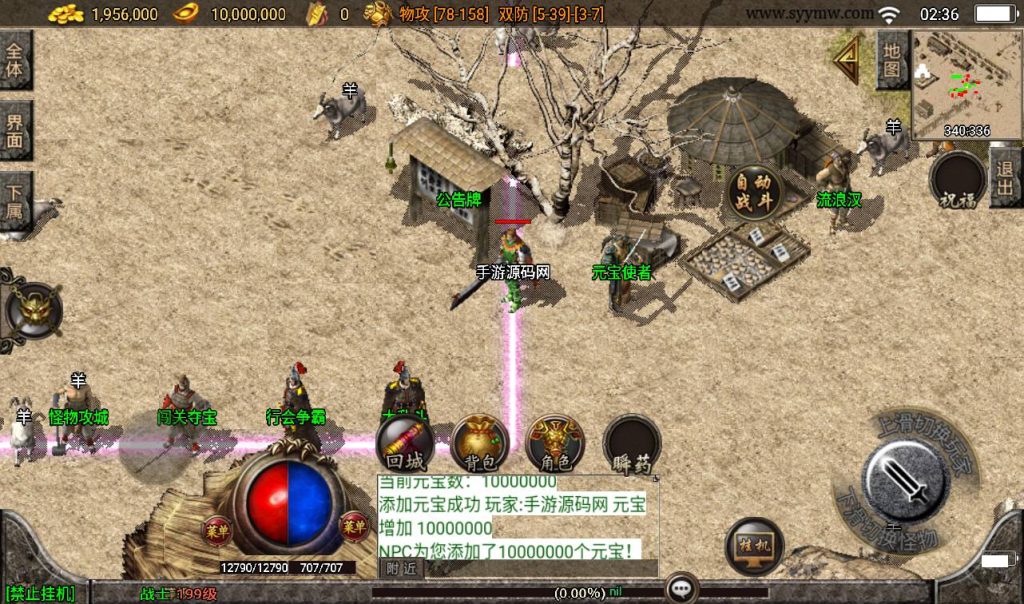Viewport: 1024px width, 604px height.
Task: Use the 回城 return-to-town scroll
Action: [x=405, y=444]
